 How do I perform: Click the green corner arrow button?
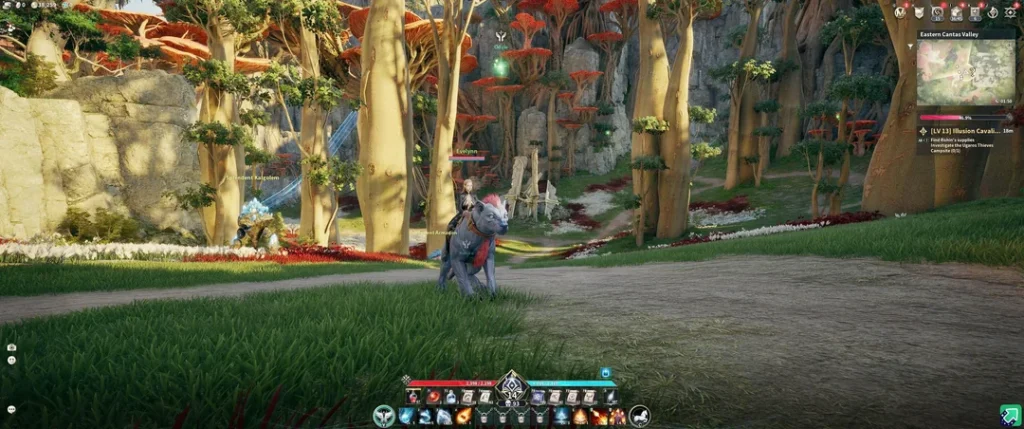[1010, 415]
